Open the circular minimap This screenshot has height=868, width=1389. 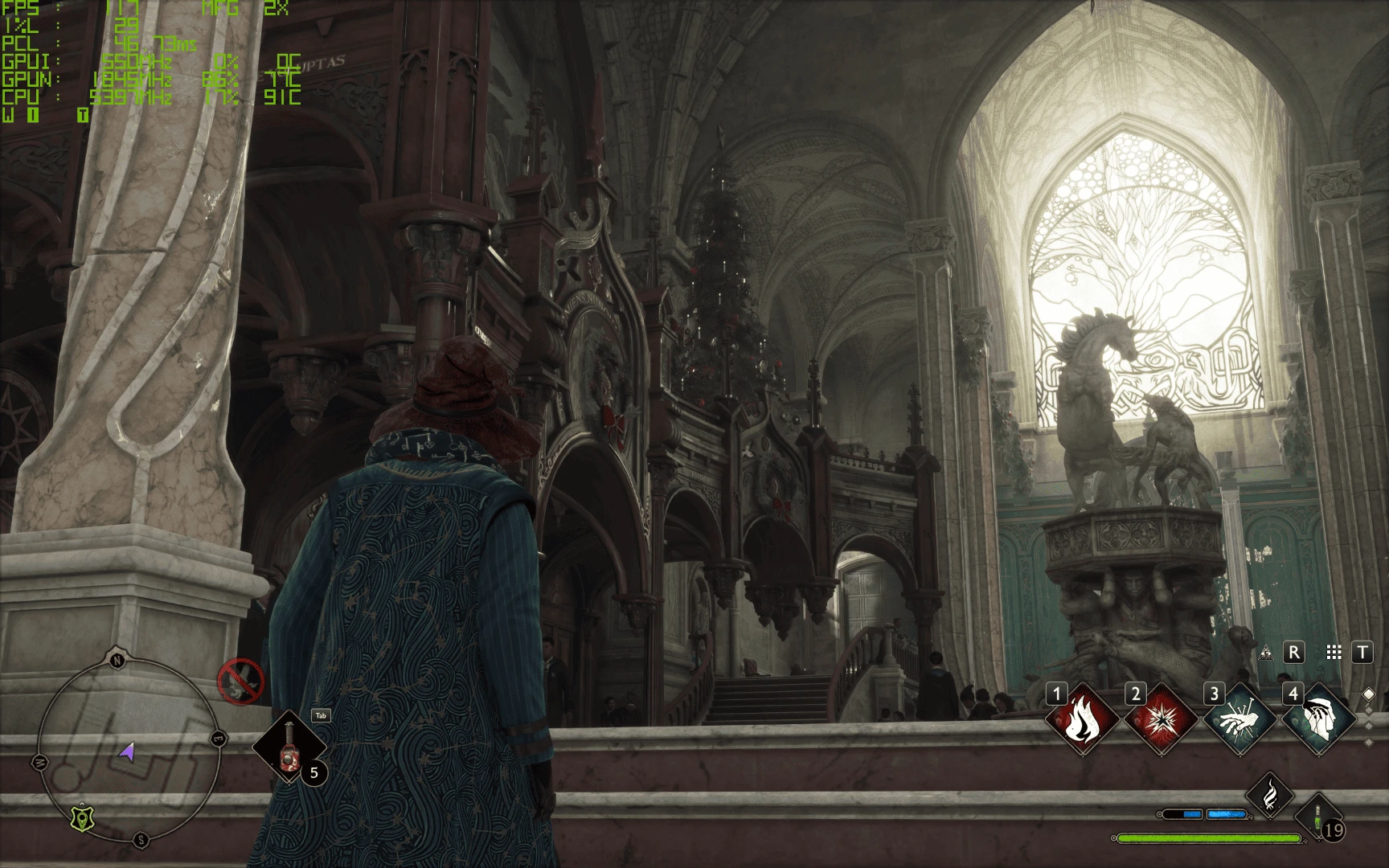[x=129, y=751]
